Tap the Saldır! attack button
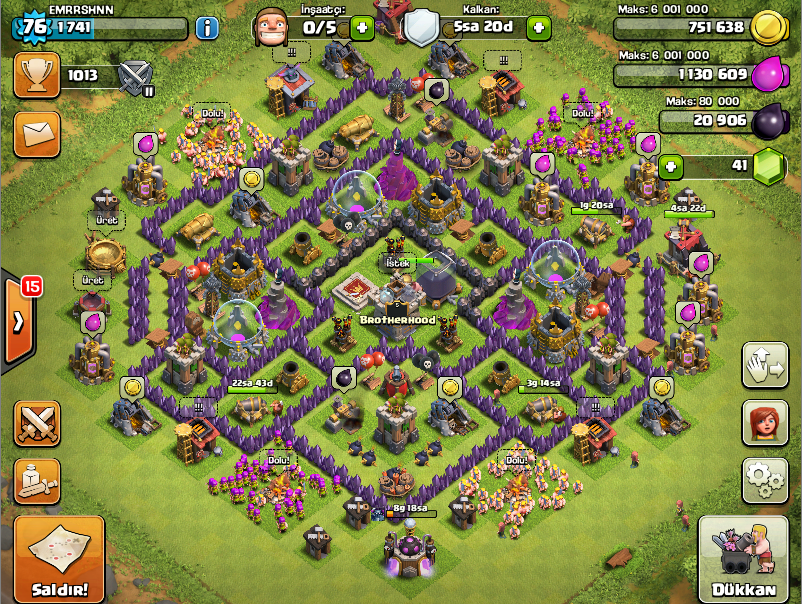The height and width of the screenshot is (604, 802). coord(59,560)
